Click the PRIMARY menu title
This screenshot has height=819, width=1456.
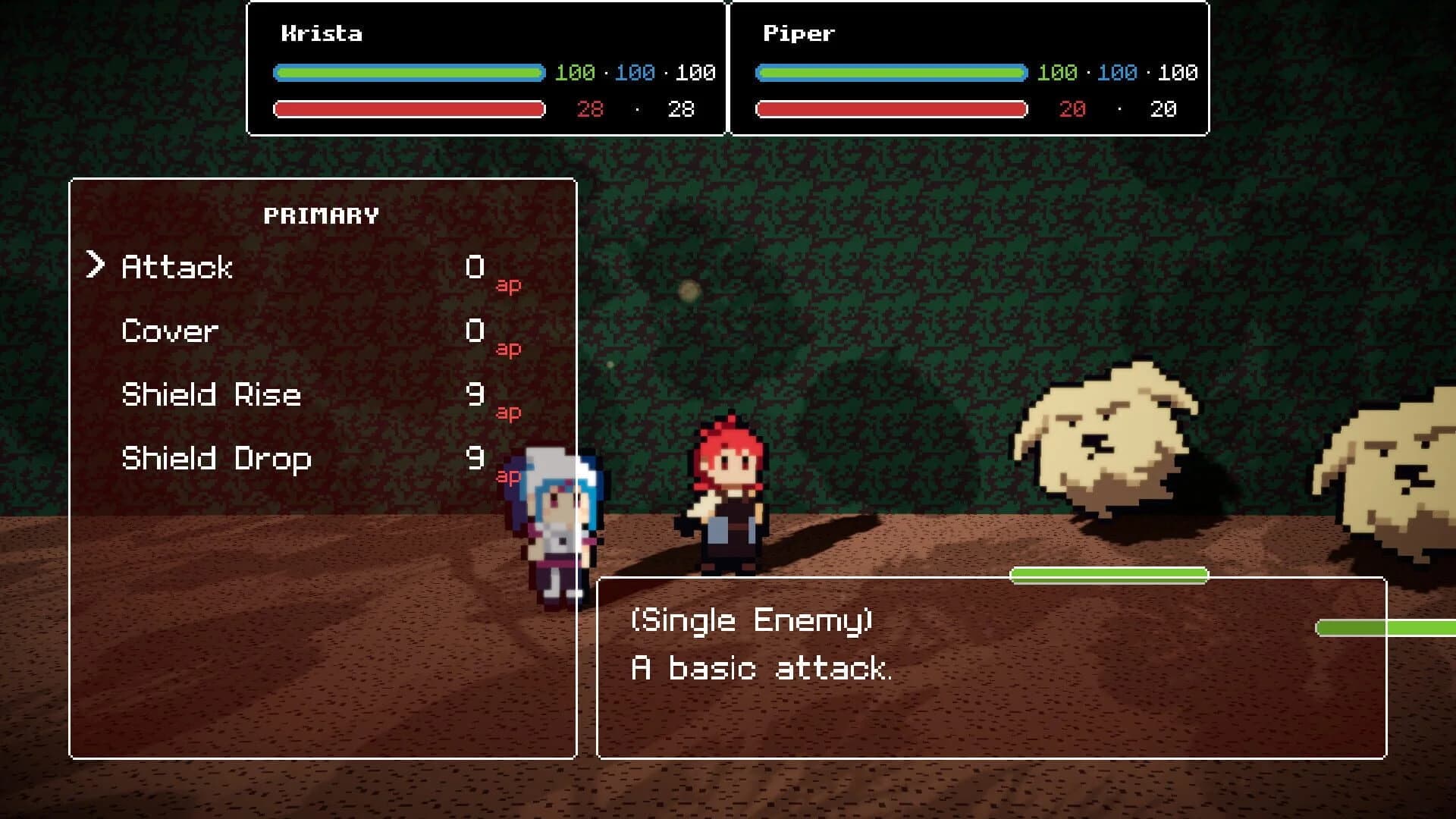point(322,215)
